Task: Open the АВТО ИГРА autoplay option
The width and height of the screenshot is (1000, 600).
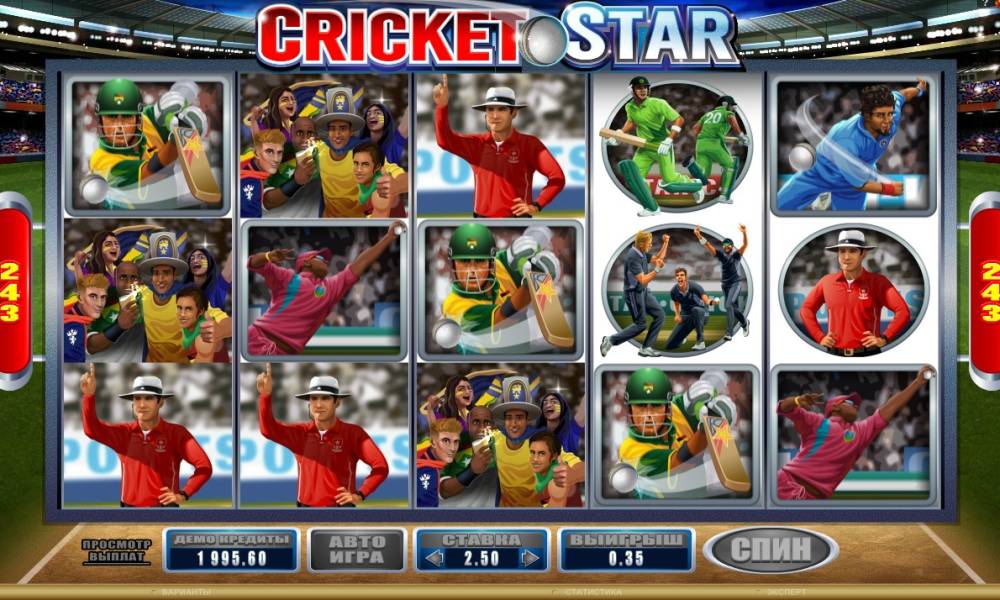Action: (x=357, y=550)
